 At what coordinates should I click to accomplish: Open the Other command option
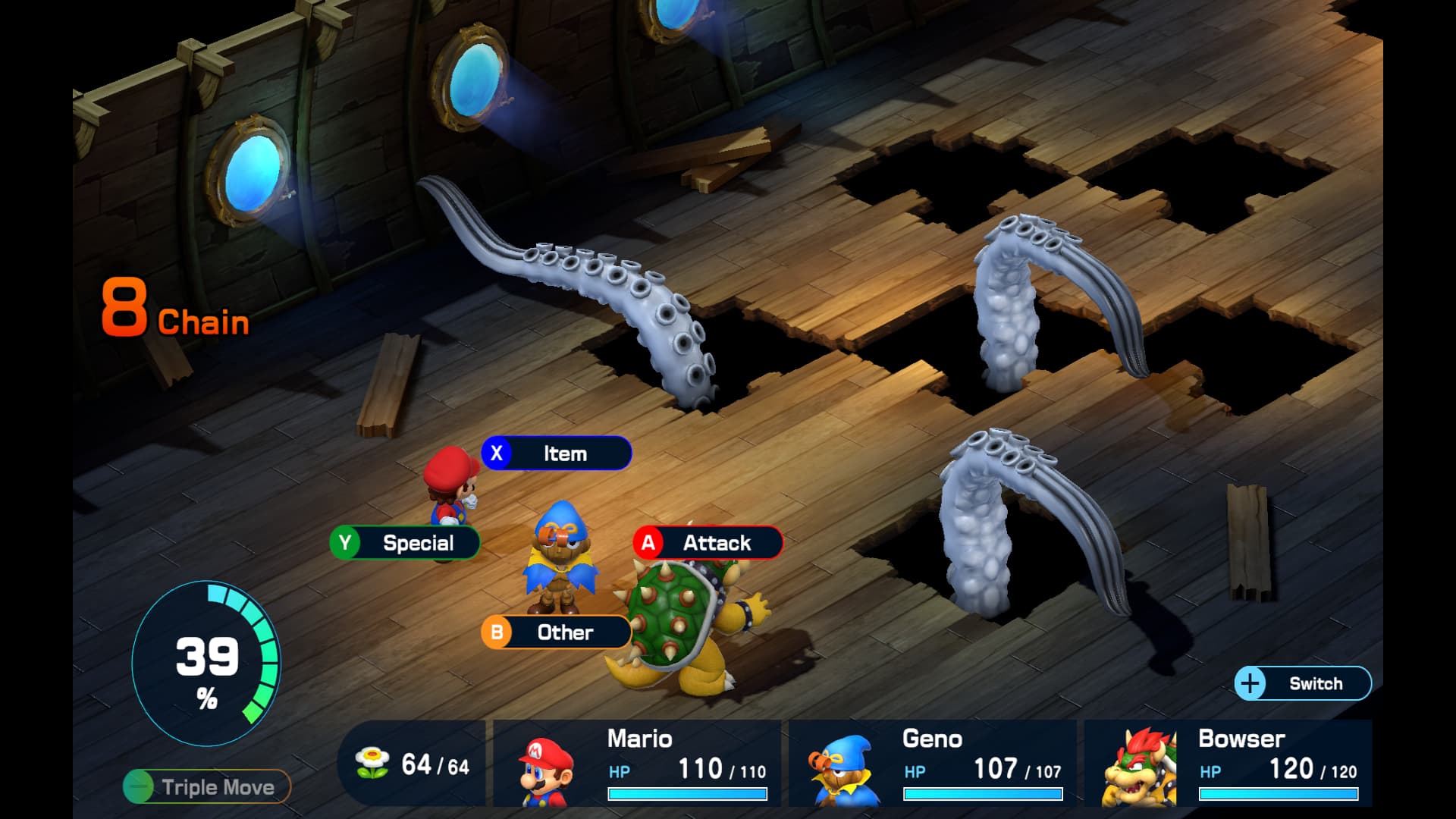557,632
